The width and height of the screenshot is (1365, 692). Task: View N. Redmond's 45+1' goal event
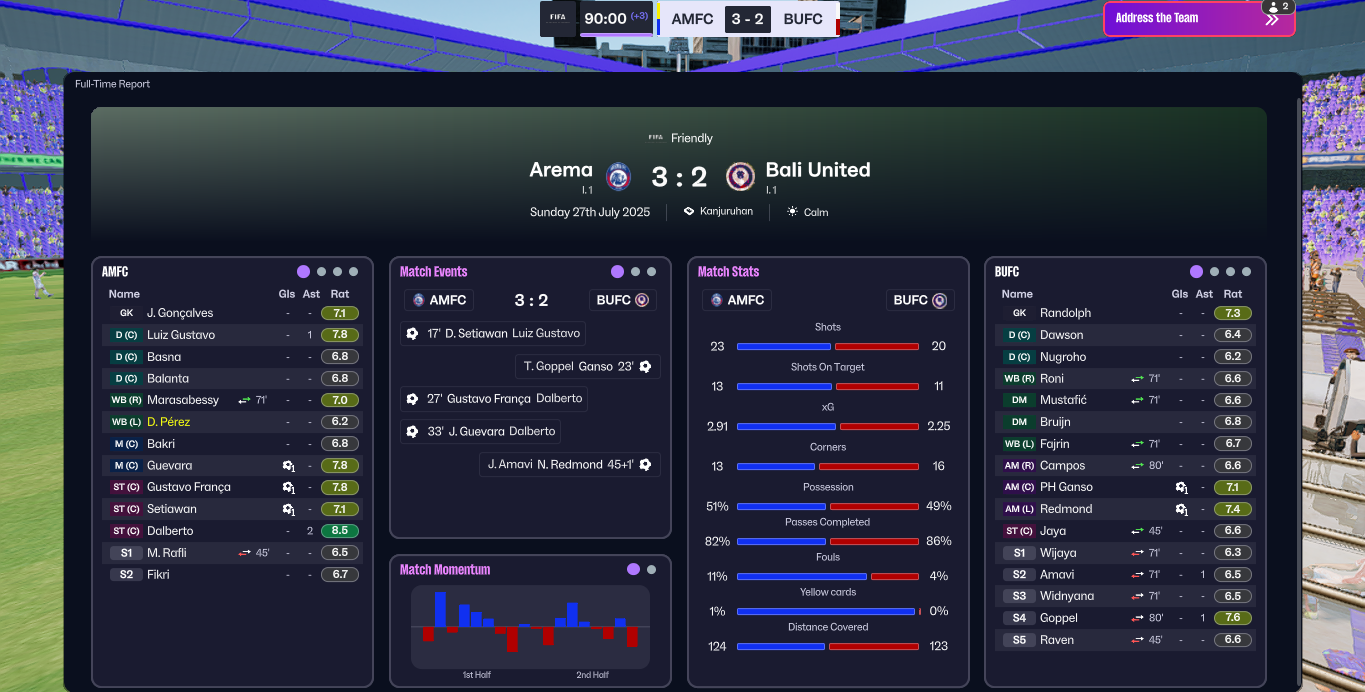pos(570,464)
